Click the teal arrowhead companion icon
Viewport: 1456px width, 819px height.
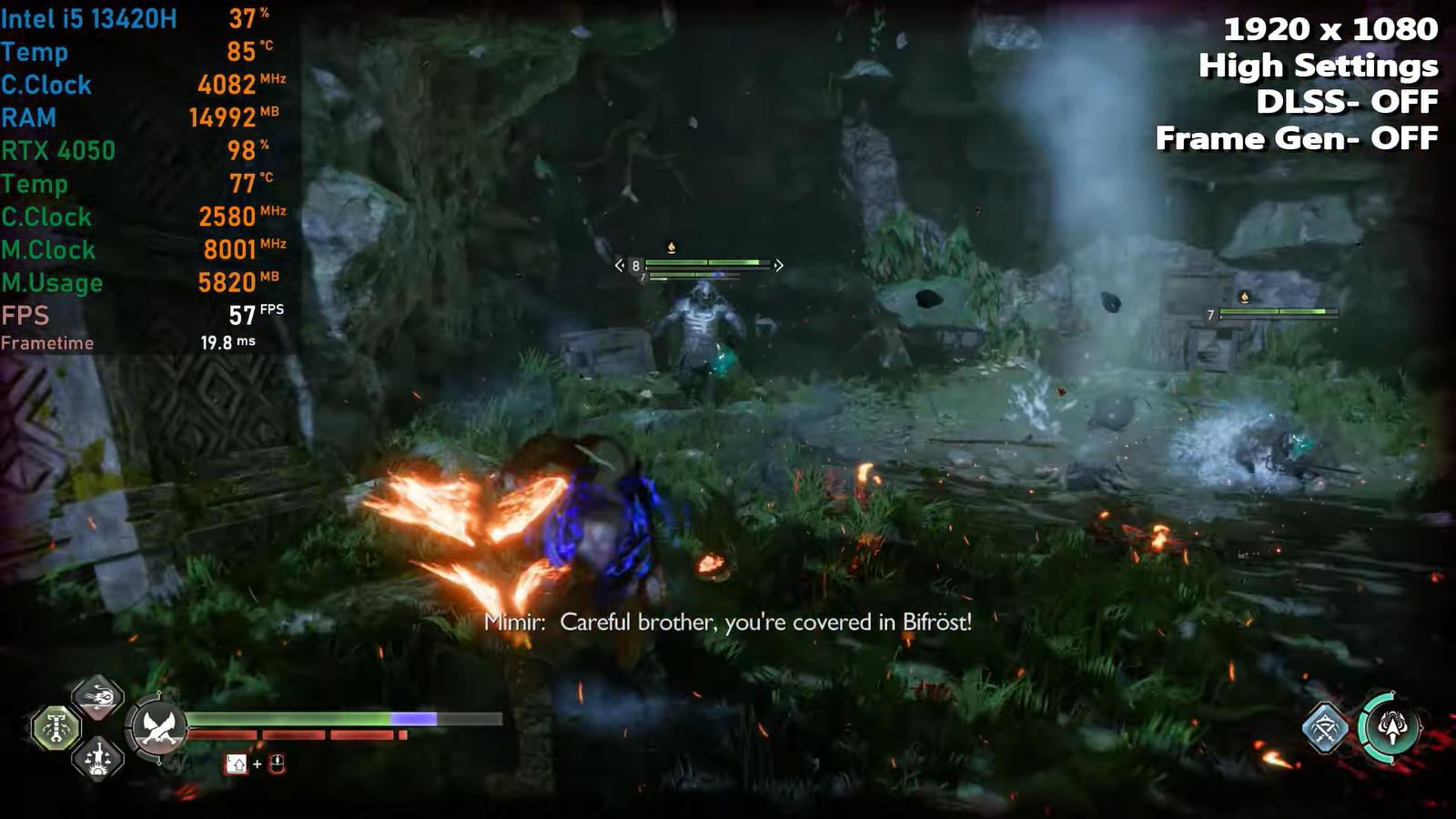[1390, 727]
